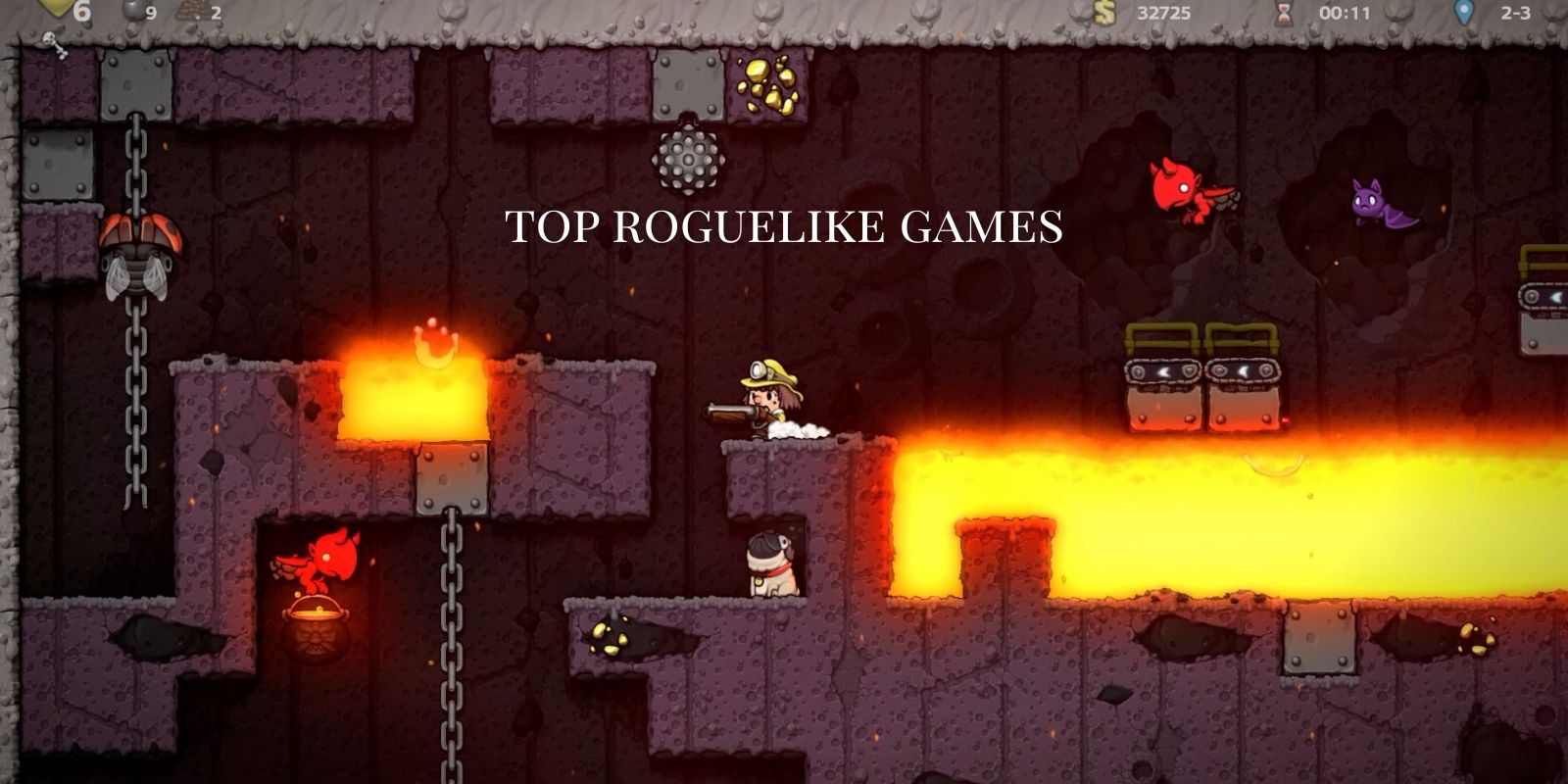The height and width of the screenshot is (784, 1568).
Task: Click the skeleton key item icon
Action: (53, 43)
